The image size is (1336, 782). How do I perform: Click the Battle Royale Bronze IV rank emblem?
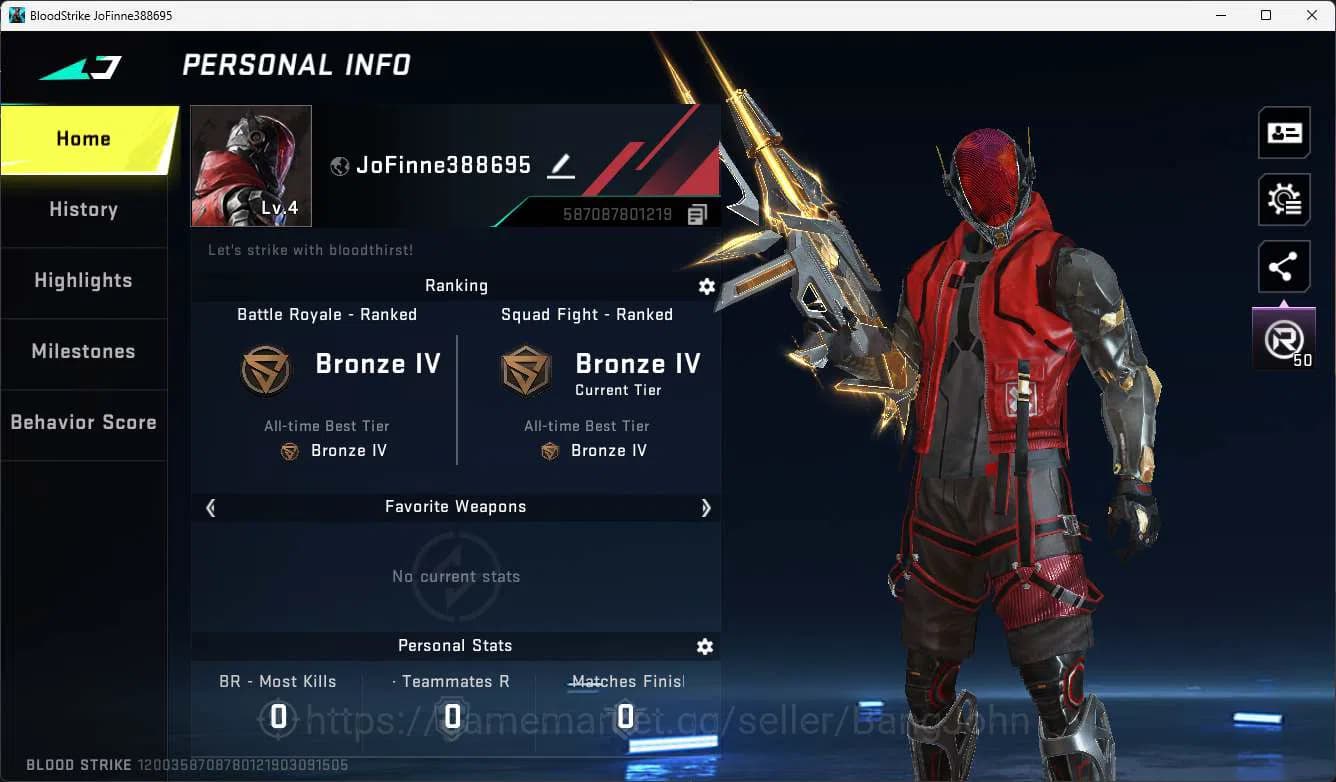pyautogui.click(x=266, y=369)
